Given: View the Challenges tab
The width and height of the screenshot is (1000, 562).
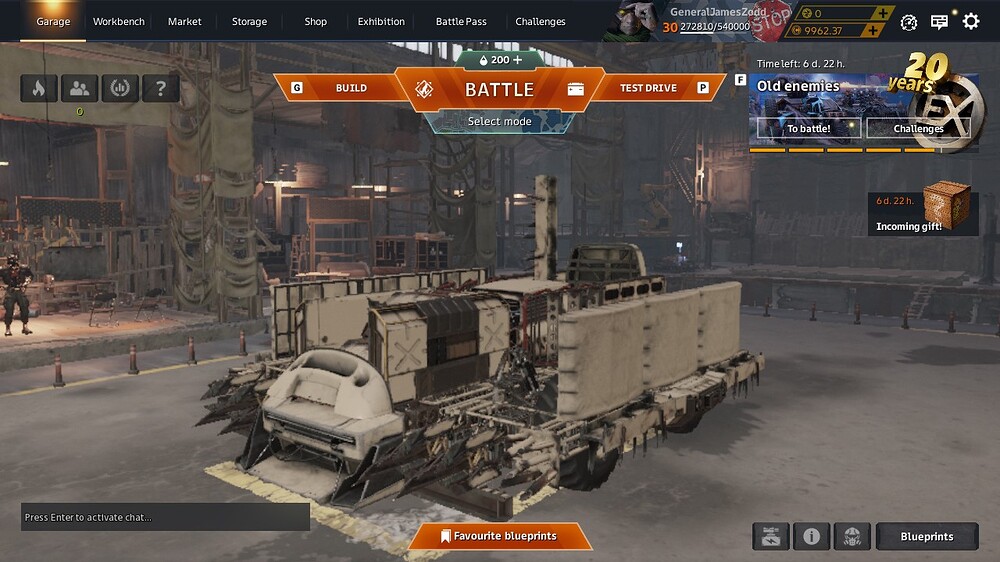Looking at the screenshot, I should tap(540, 21).
